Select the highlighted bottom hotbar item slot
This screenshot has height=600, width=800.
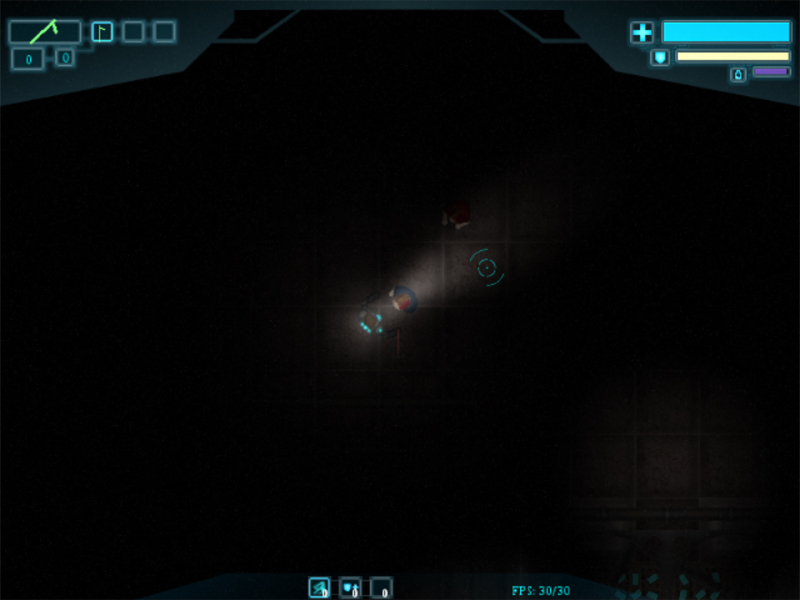[319, 588]
